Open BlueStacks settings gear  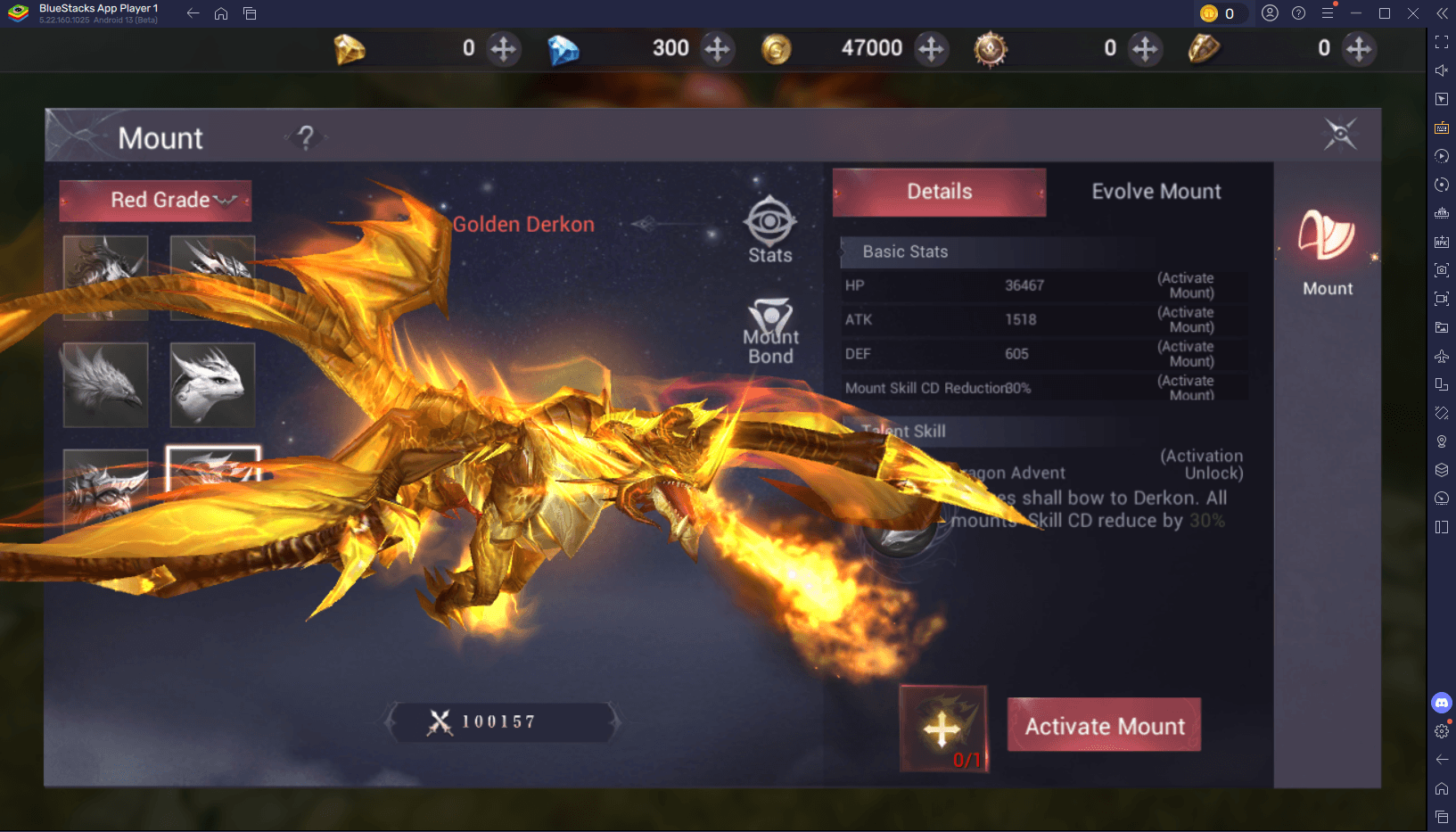(1441, 731)
